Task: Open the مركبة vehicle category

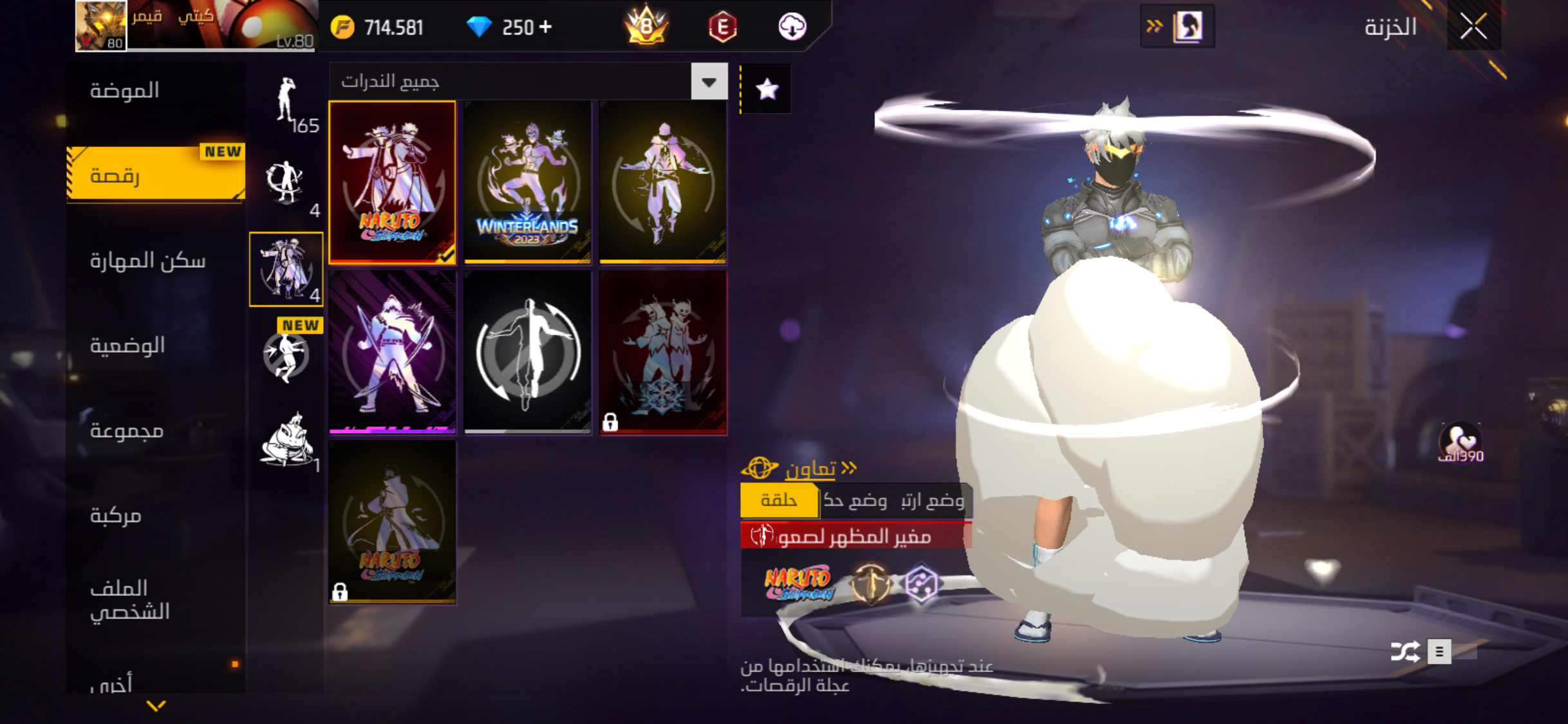Action: coord(116,515)
